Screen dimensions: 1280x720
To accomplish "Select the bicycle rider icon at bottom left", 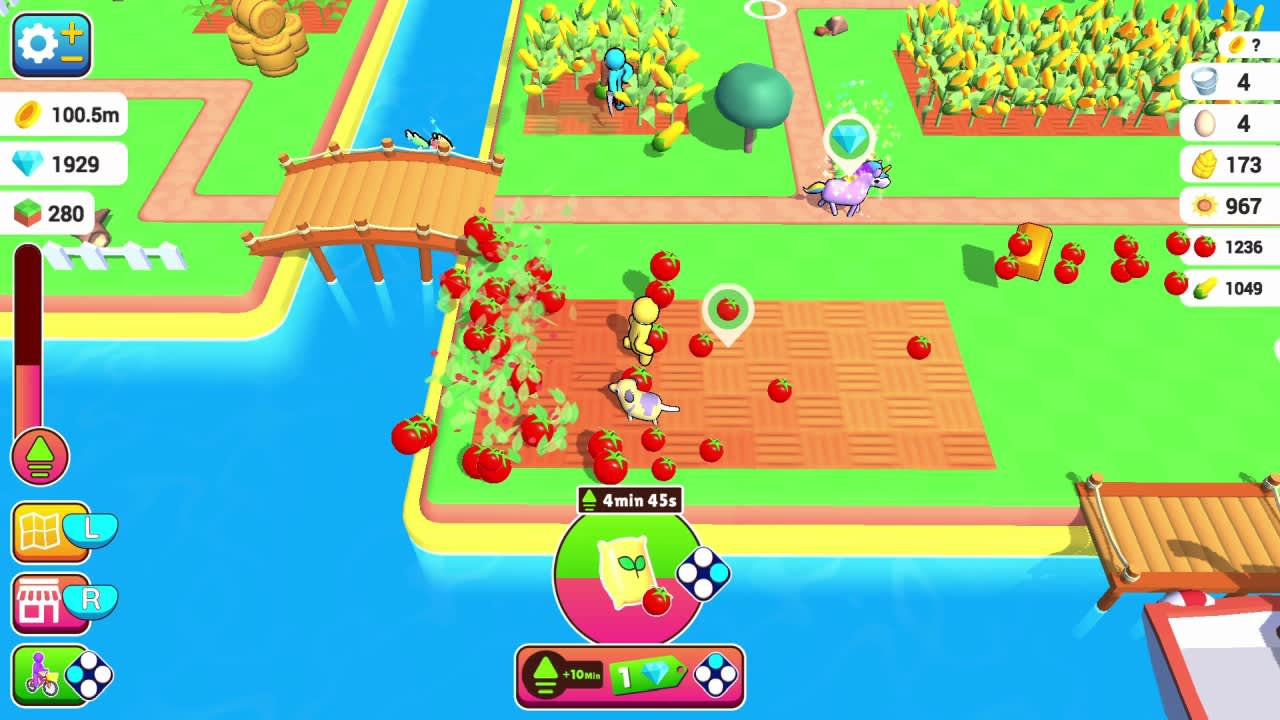I will click(38, 673).
